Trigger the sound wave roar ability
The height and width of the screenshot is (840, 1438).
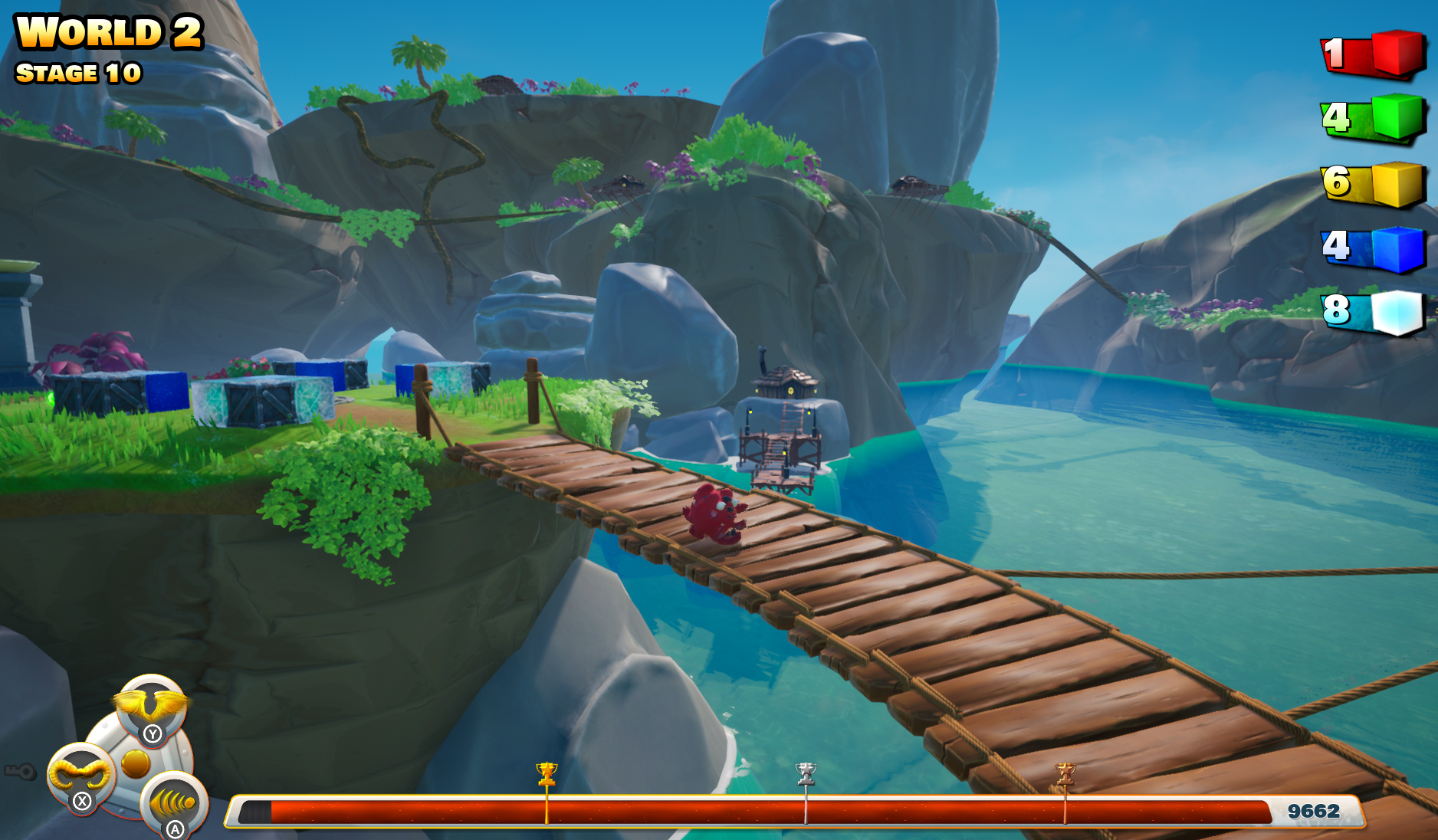coord(173,802)
